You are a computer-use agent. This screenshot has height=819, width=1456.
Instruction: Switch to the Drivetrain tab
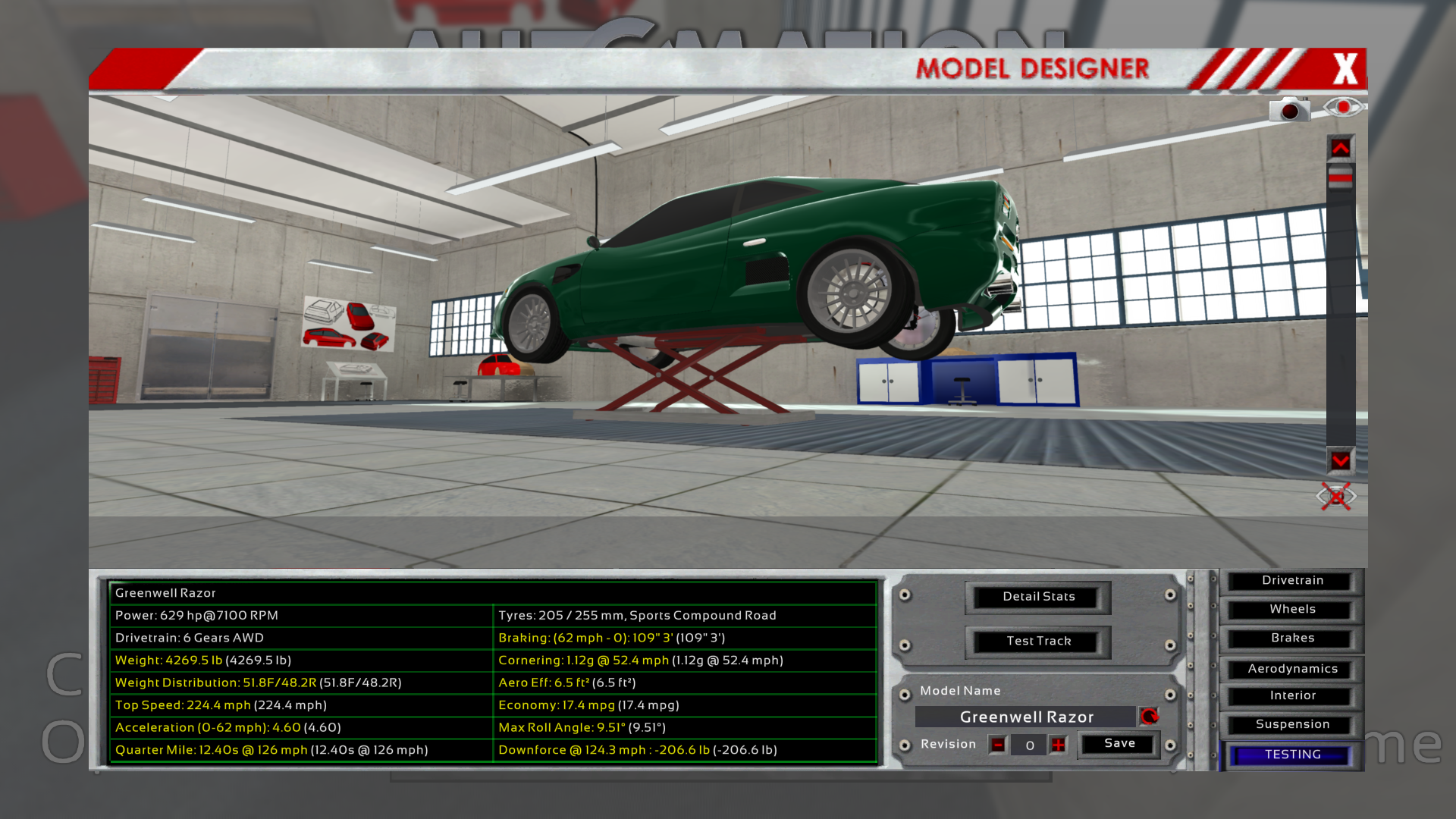click(1292, 581)
